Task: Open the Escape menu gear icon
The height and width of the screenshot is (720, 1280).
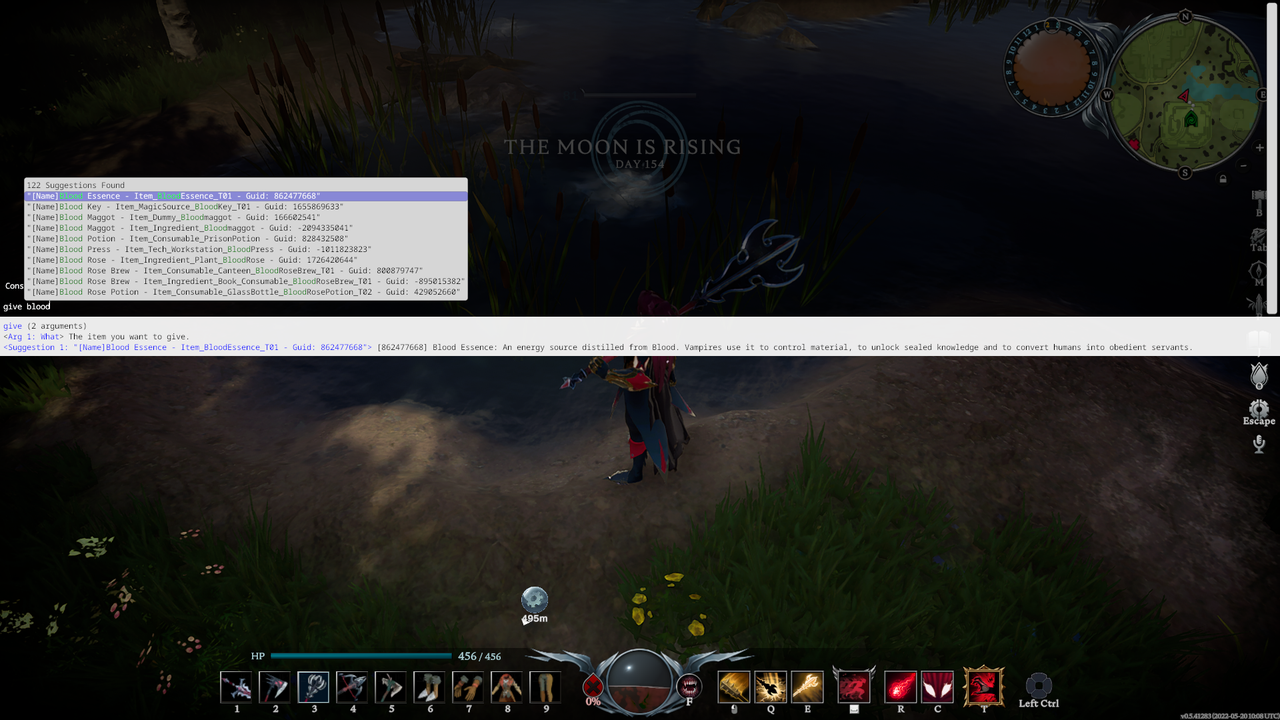Action: click(1259, 409)
